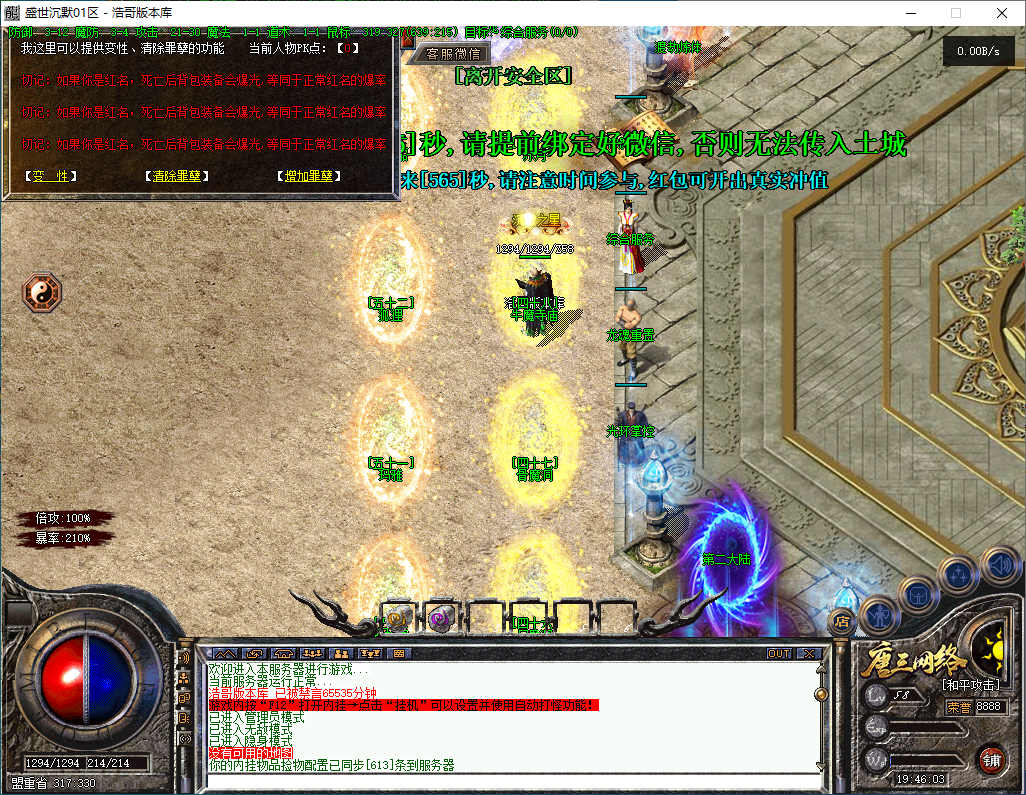This screenshot has width=1026, height=795.
Task: Select the 清除罪孽 option
Action: pos(176,176)
